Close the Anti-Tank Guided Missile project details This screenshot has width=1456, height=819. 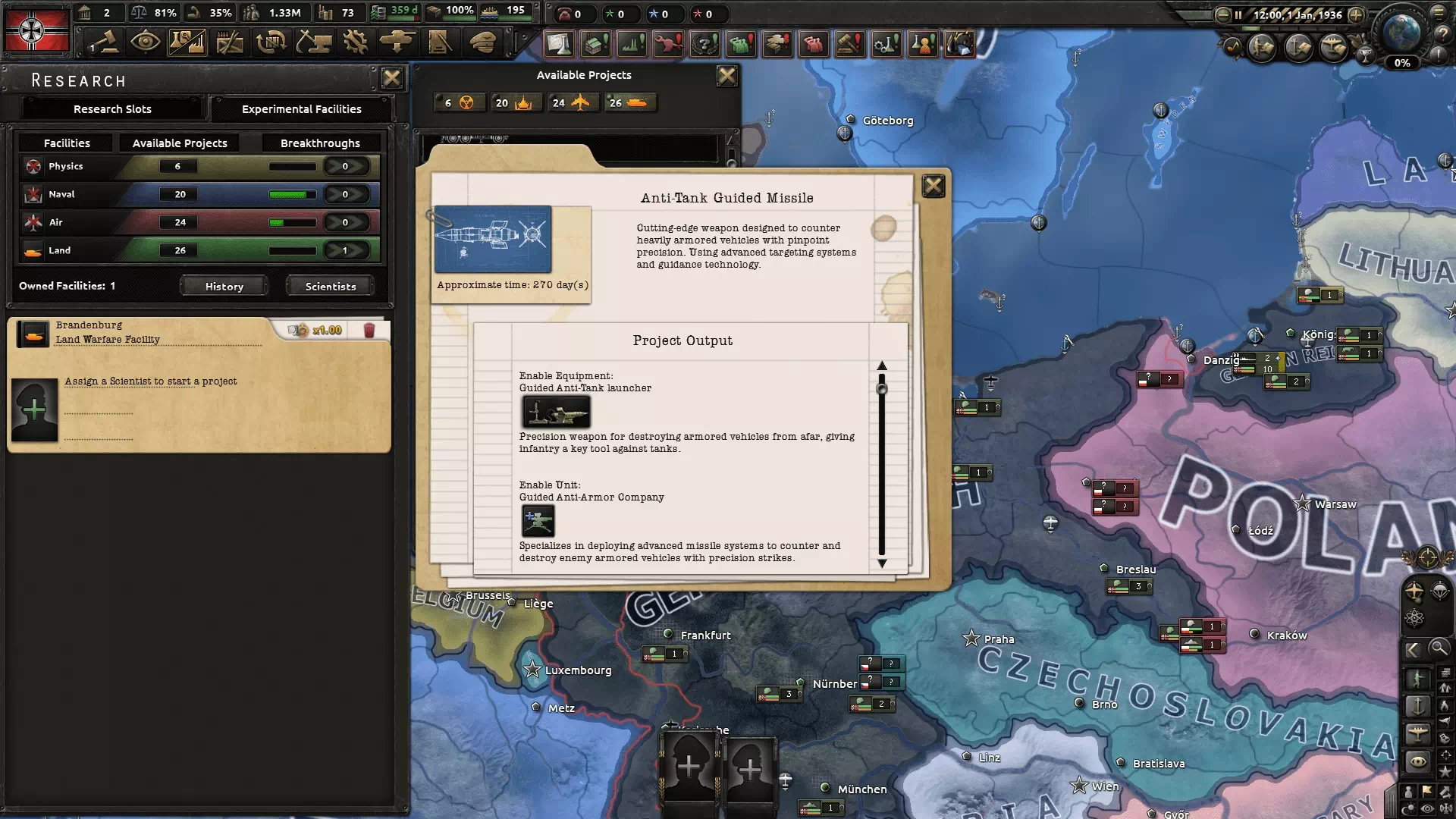click(x=933, y=187)
